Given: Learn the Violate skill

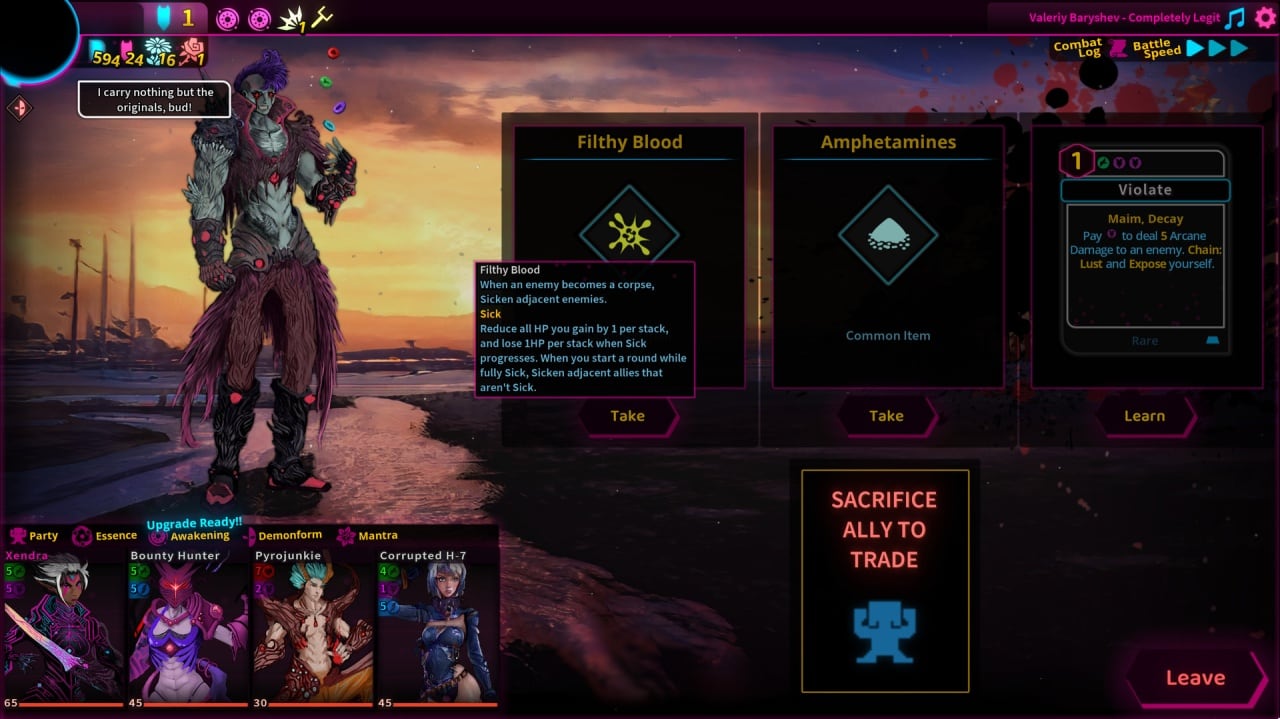Looking at the screenshot, I should [1144, 416].
